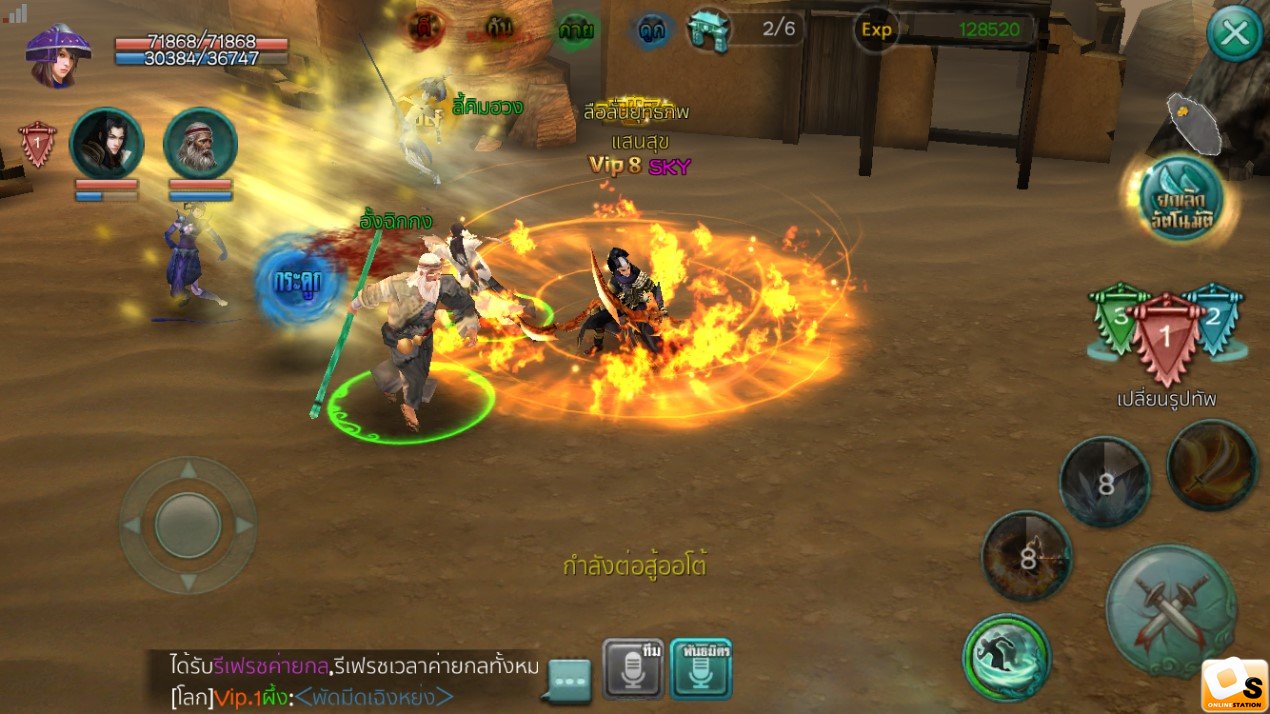This screenshot has width=1270, height=714.
Task: Switch to the green formation banner 3
Action: coord(1120,318)
